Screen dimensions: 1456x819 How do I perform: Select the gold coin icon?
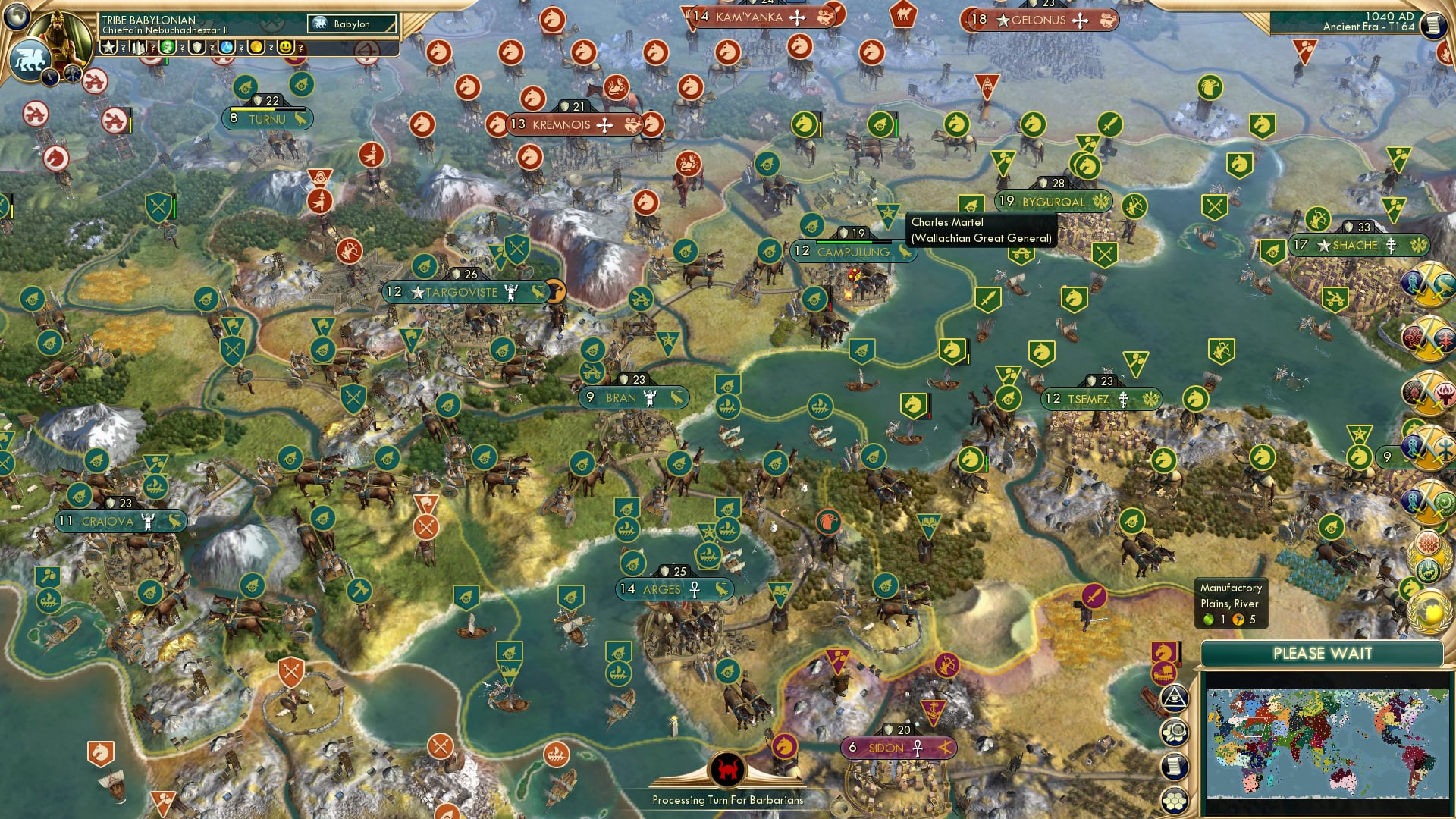click(x=256, y=47)
